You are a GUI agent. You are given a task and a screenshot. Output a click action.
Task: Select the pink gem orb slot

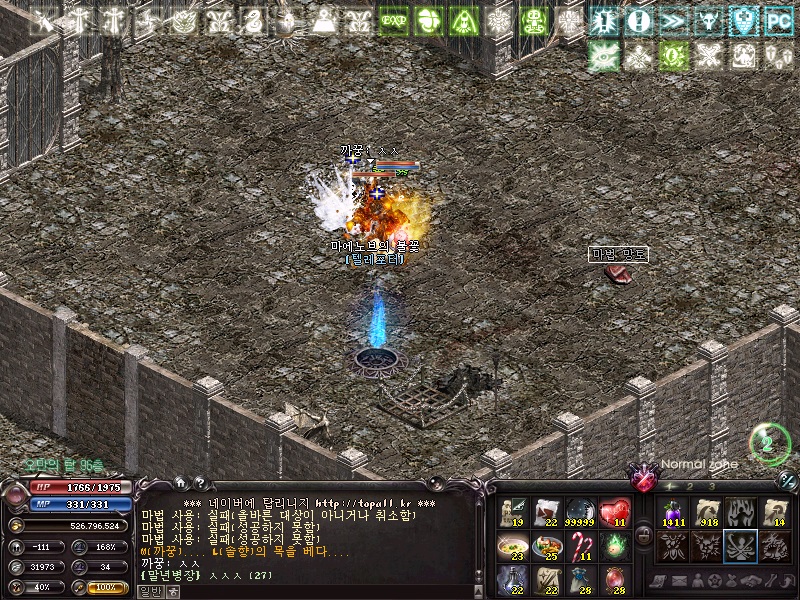pyautogui.click(x=614, y=580)
